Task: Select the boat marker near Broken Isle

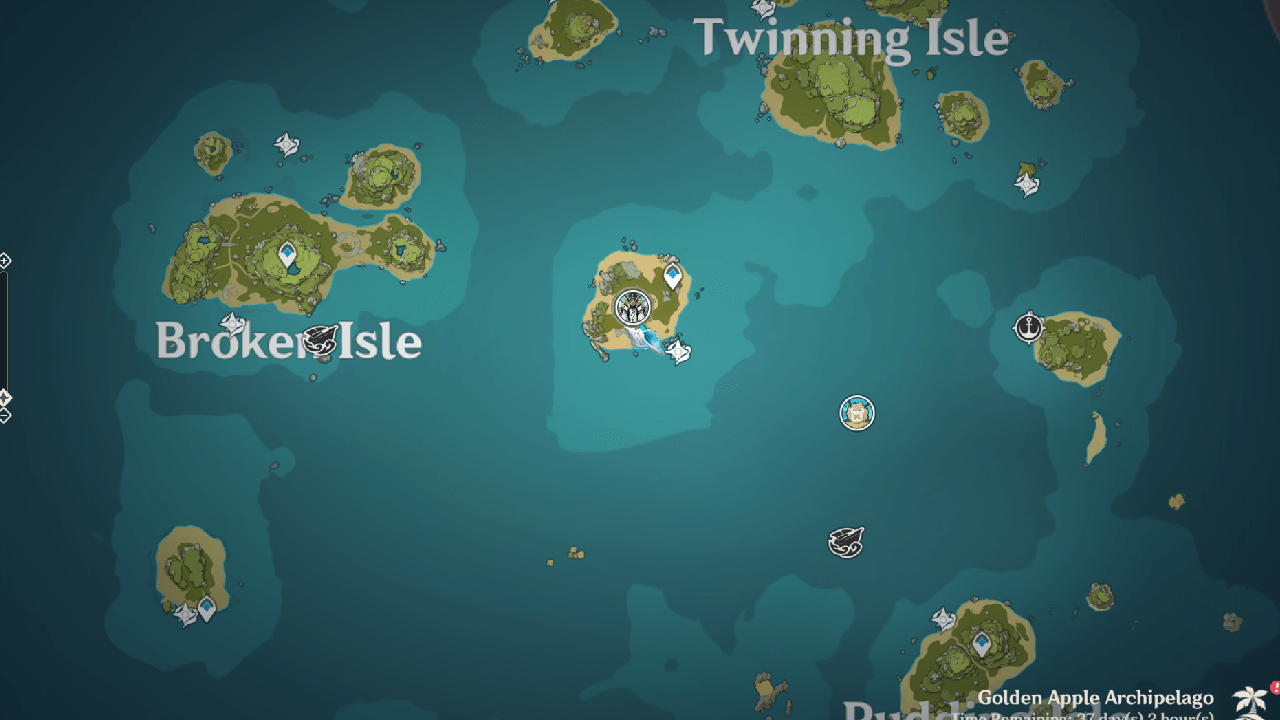Action: (x=320, y=339)
